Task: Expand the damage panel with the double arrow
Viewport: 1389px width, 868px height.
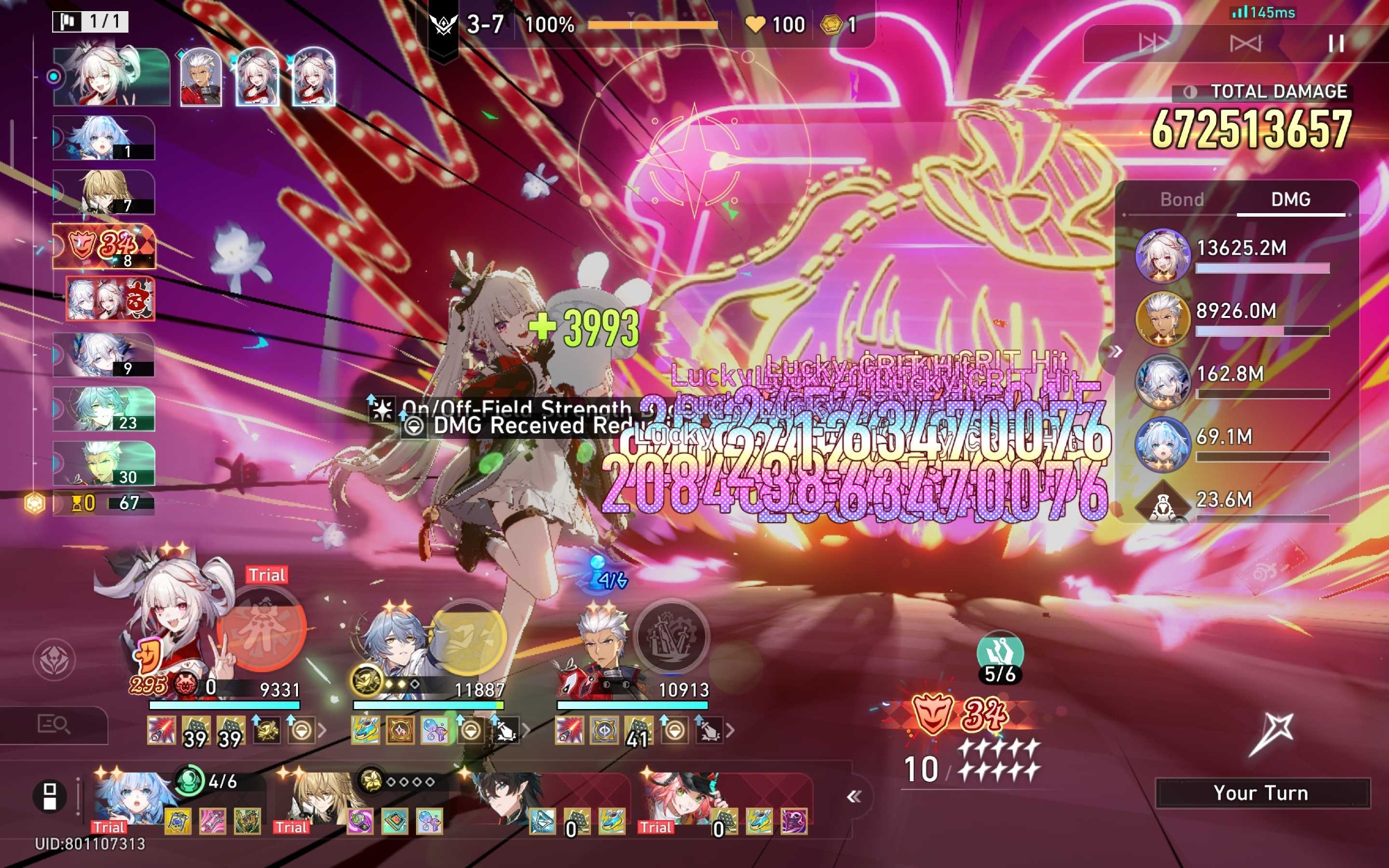Action: pyautogui.click(x=1115, y=351)
